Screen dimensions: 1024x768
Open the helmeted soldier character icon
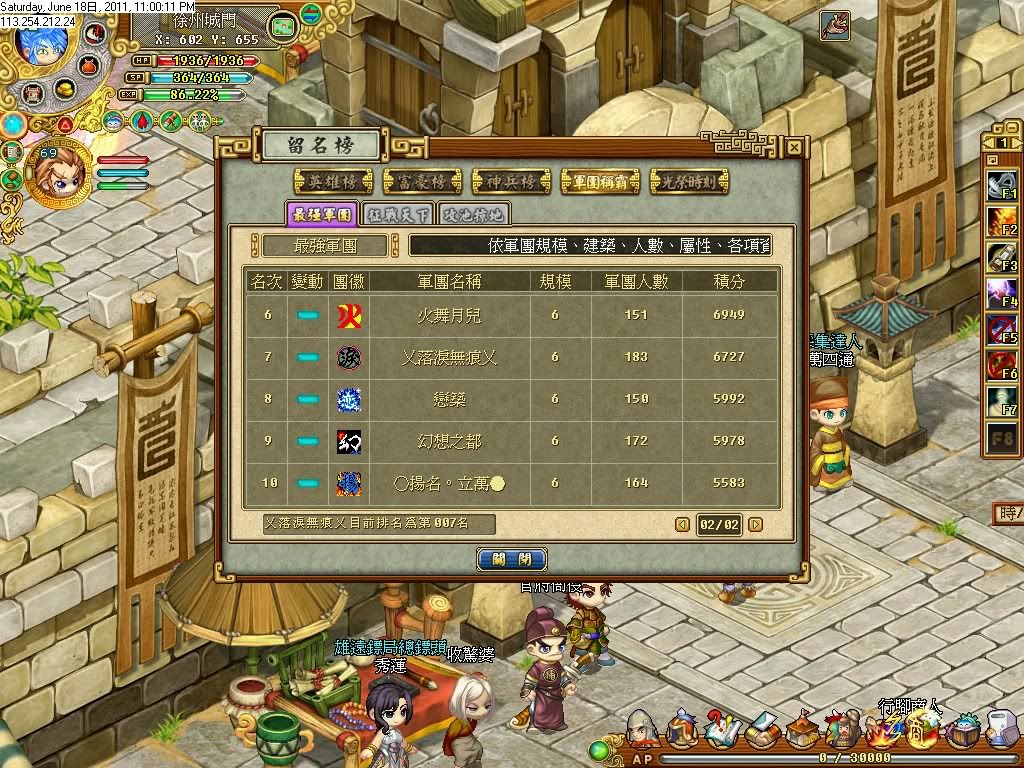[x=641, y=730]
